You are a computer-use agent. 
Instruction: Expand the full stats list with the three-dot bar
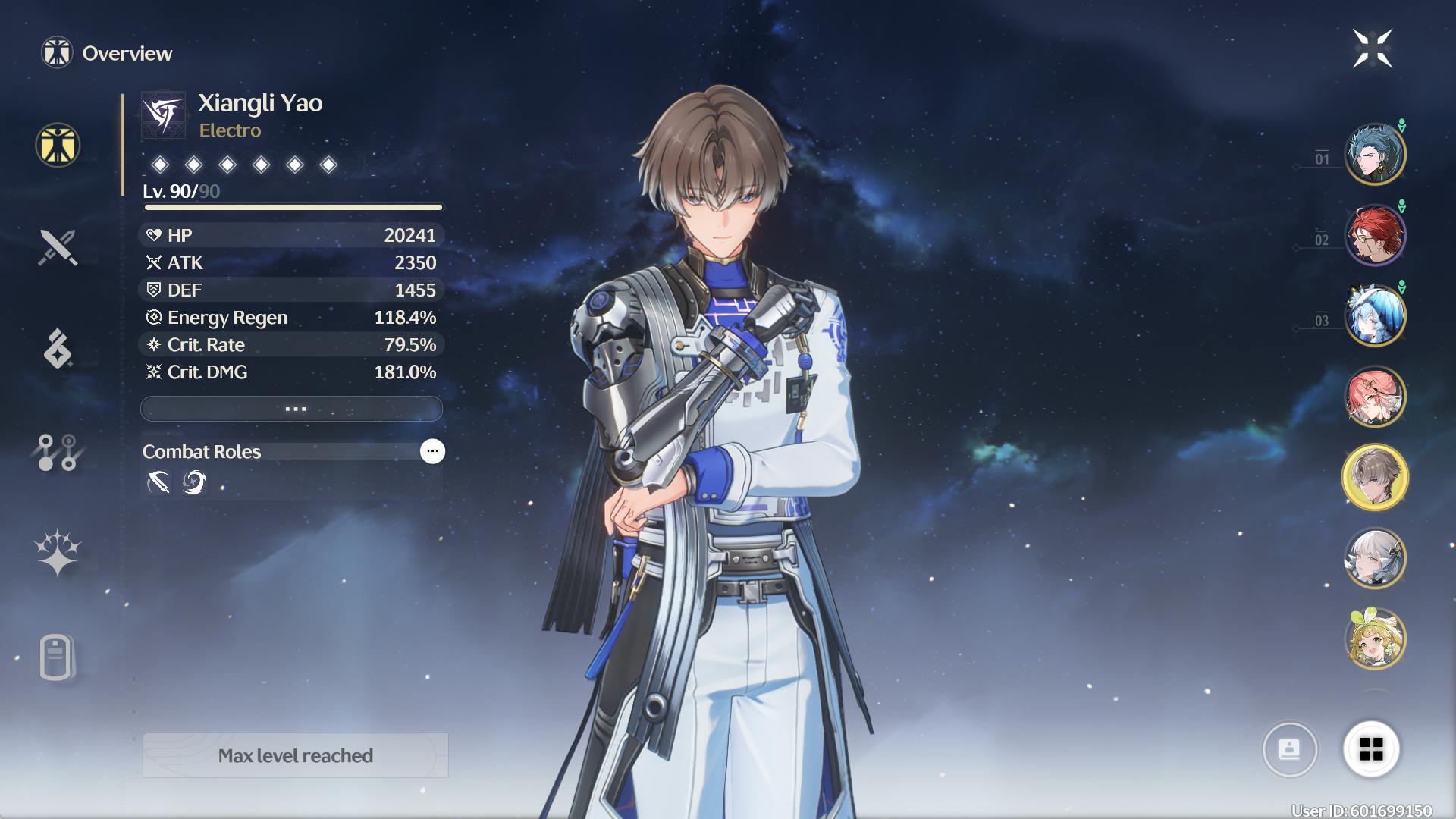(x=292, y=409)
